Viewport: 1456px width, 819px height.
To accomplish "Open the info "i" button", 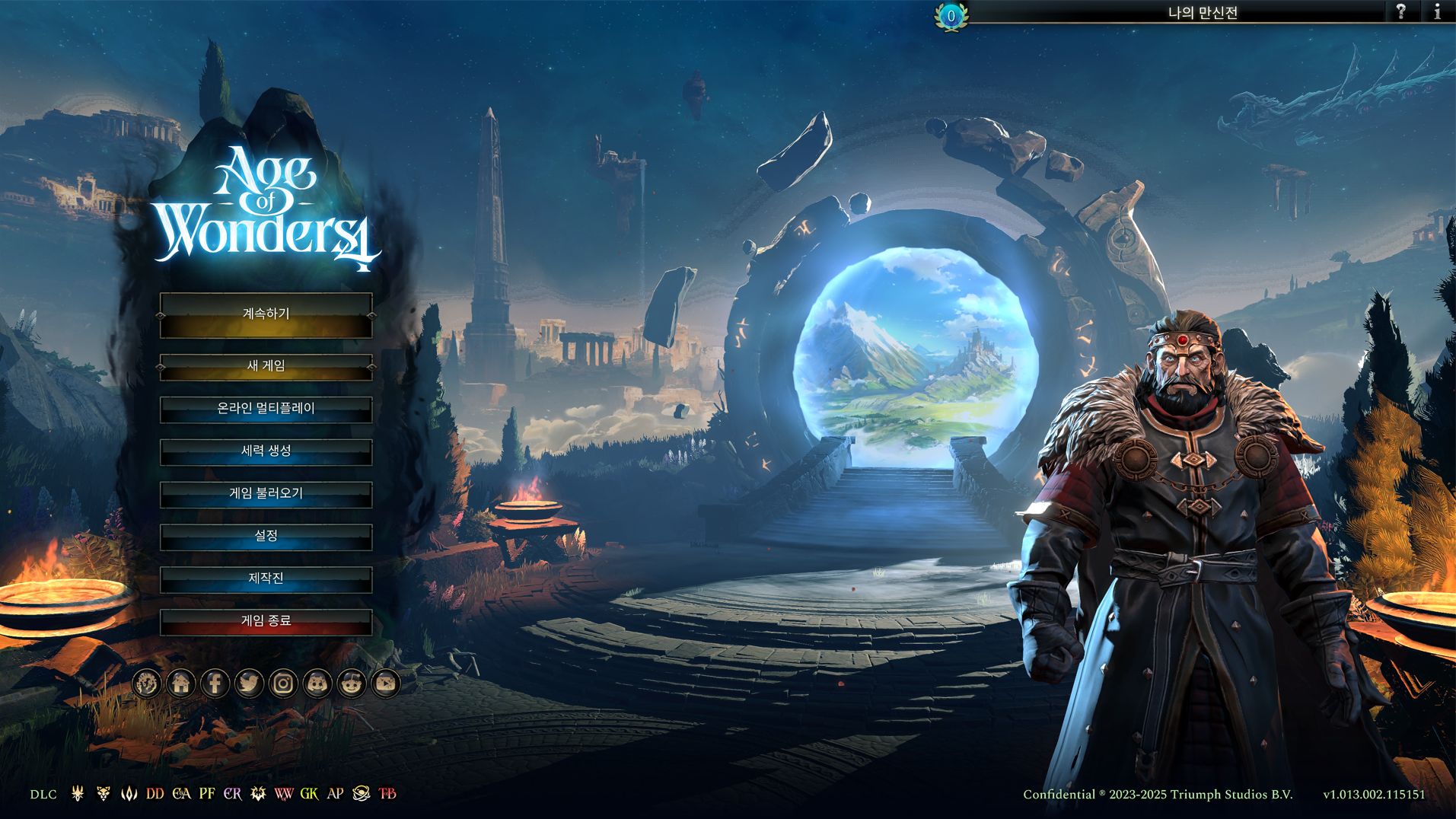I will pos(1437,12).
